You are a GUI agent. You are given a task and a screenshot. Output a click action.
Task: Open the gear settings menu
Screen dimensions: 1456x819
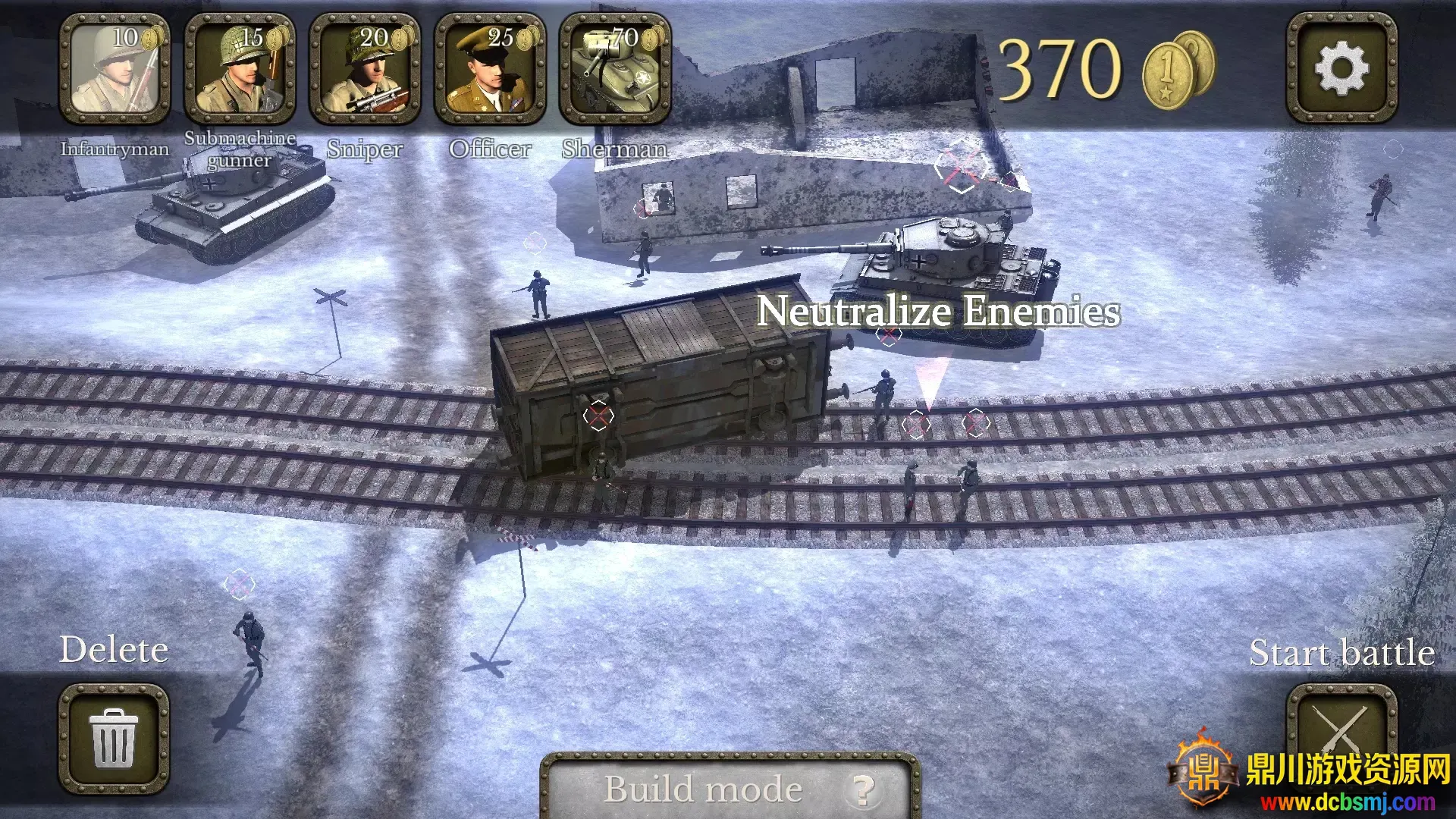click(x=1341, y=68)
